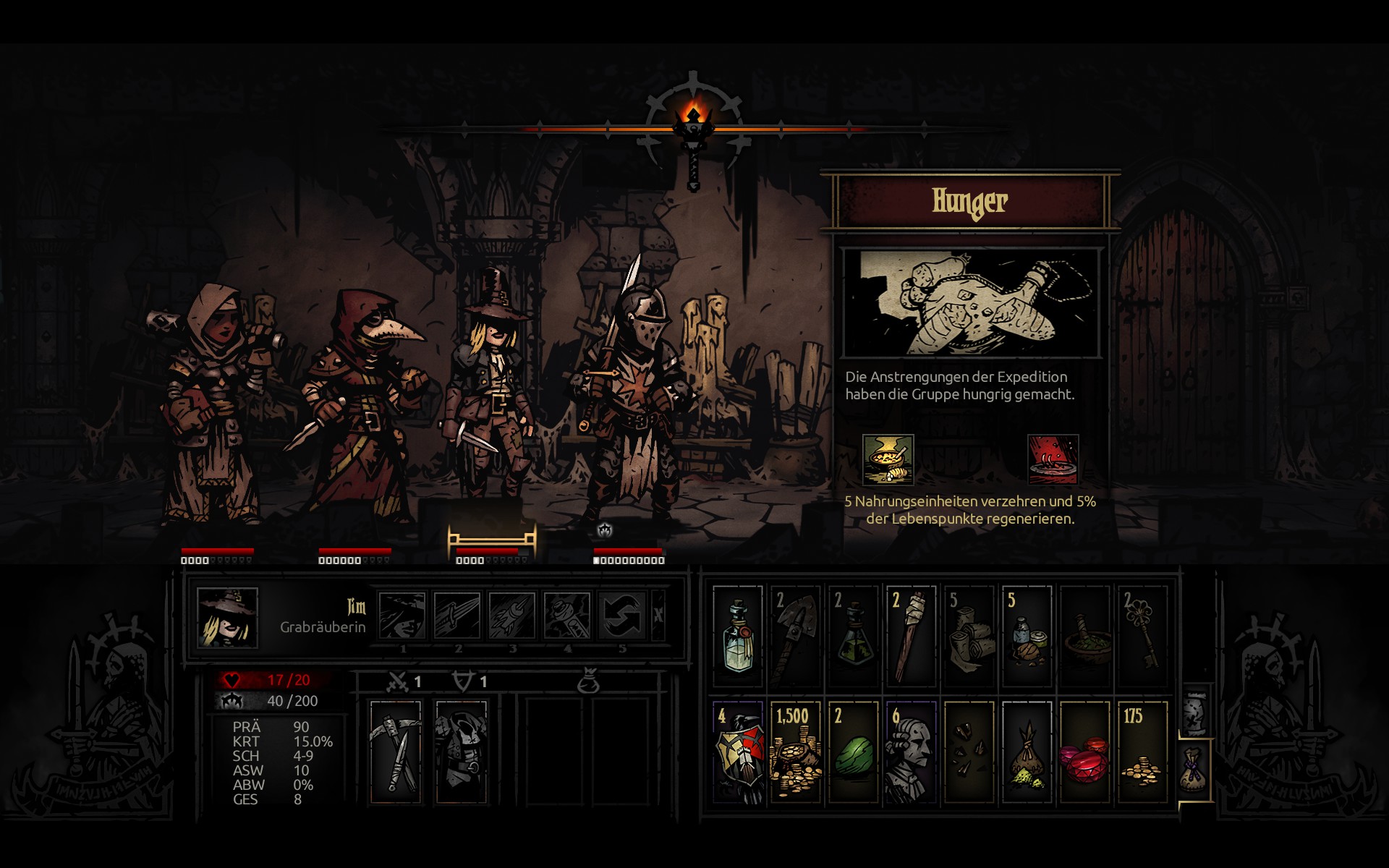The height and width of the screenshot is (868, 1389).
Task: Select the 1,500 gold pile slot
Action: 795,752
